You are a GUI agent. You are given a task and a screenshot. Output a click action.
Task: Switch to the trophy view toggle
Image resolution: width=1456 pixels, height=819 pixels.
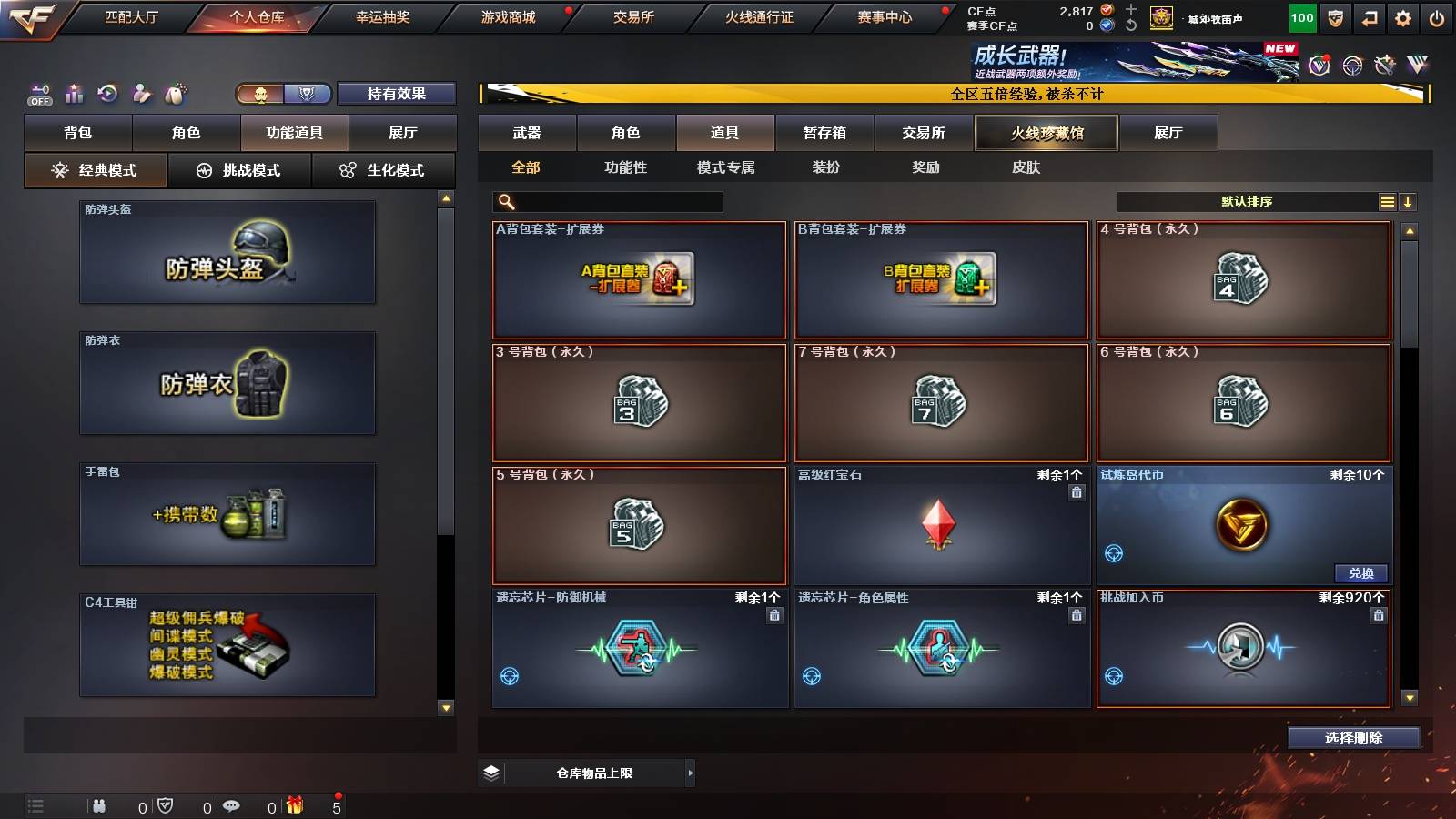click(308, 93)
